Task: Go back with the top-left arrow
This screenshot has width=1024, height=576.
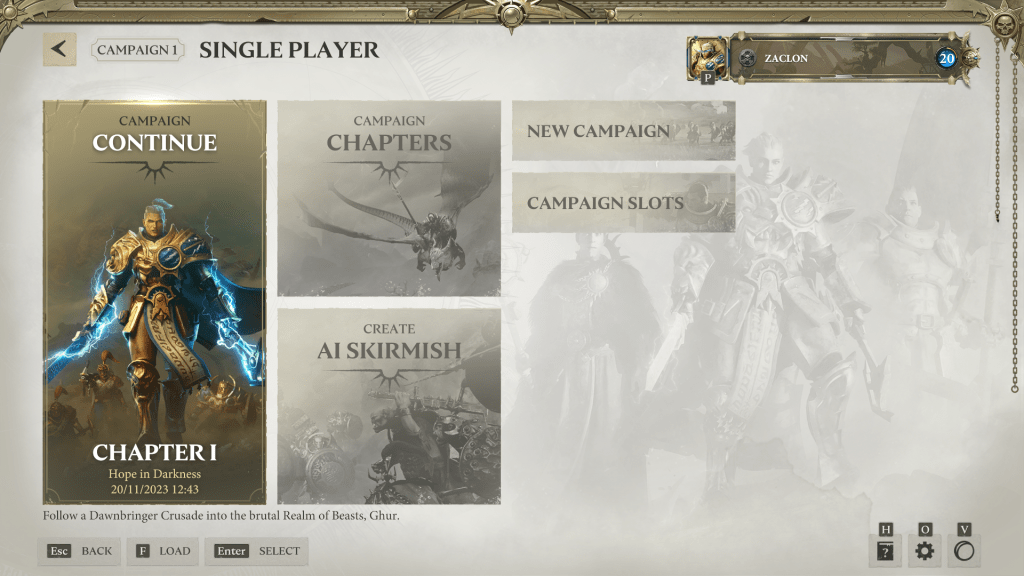Action: pos(59,49)
